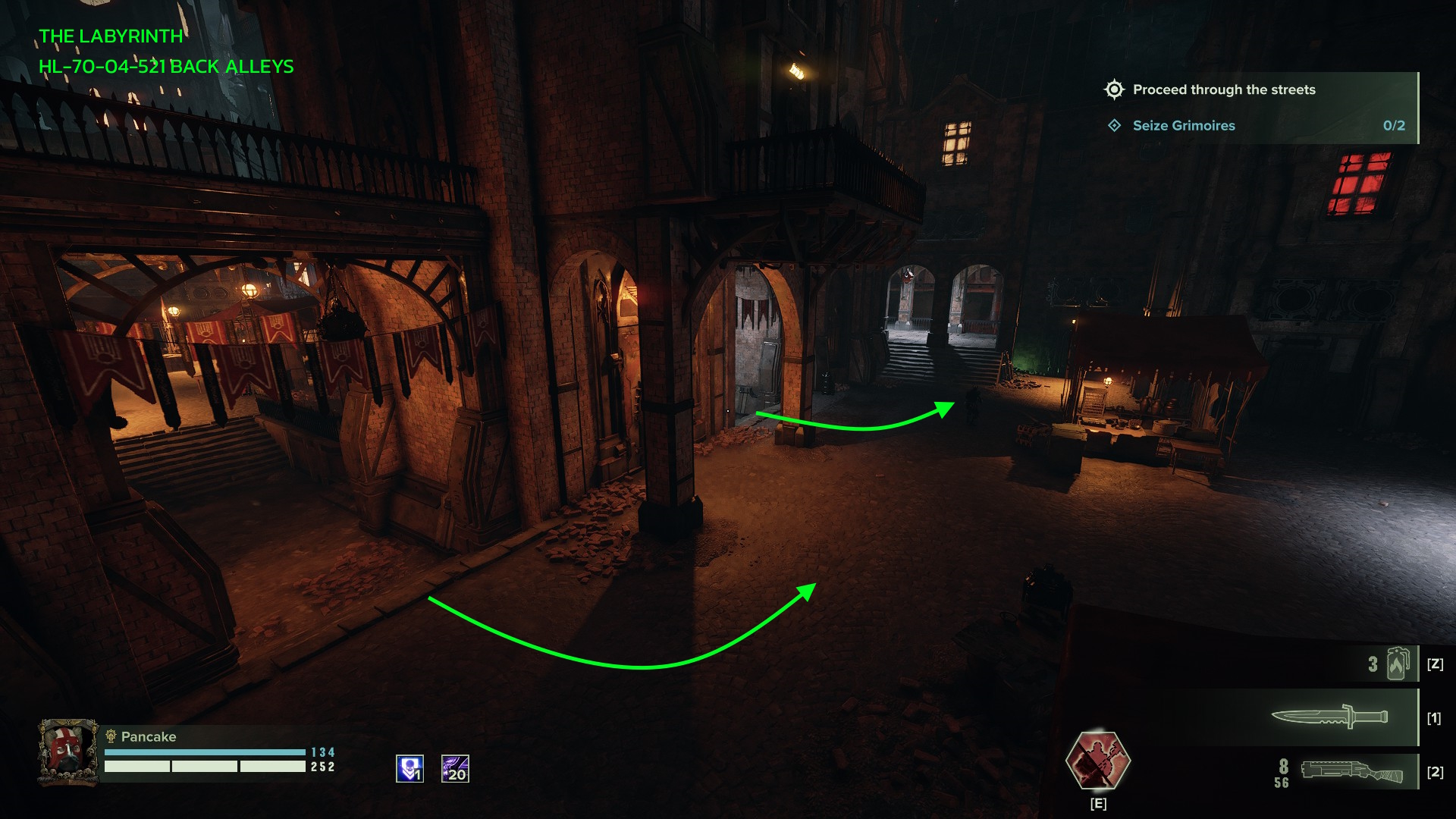
Task: Click the Seize Grimoires objective entry
Action: click(x=1184, y=126)
